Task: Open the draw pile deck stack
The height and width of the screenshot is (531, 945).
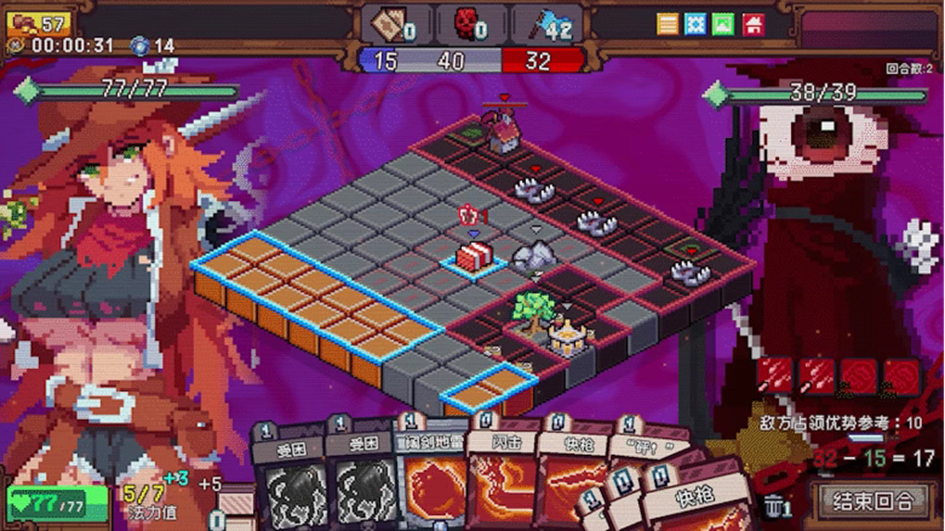Action: pyautogui.click(x=236, y=505)
